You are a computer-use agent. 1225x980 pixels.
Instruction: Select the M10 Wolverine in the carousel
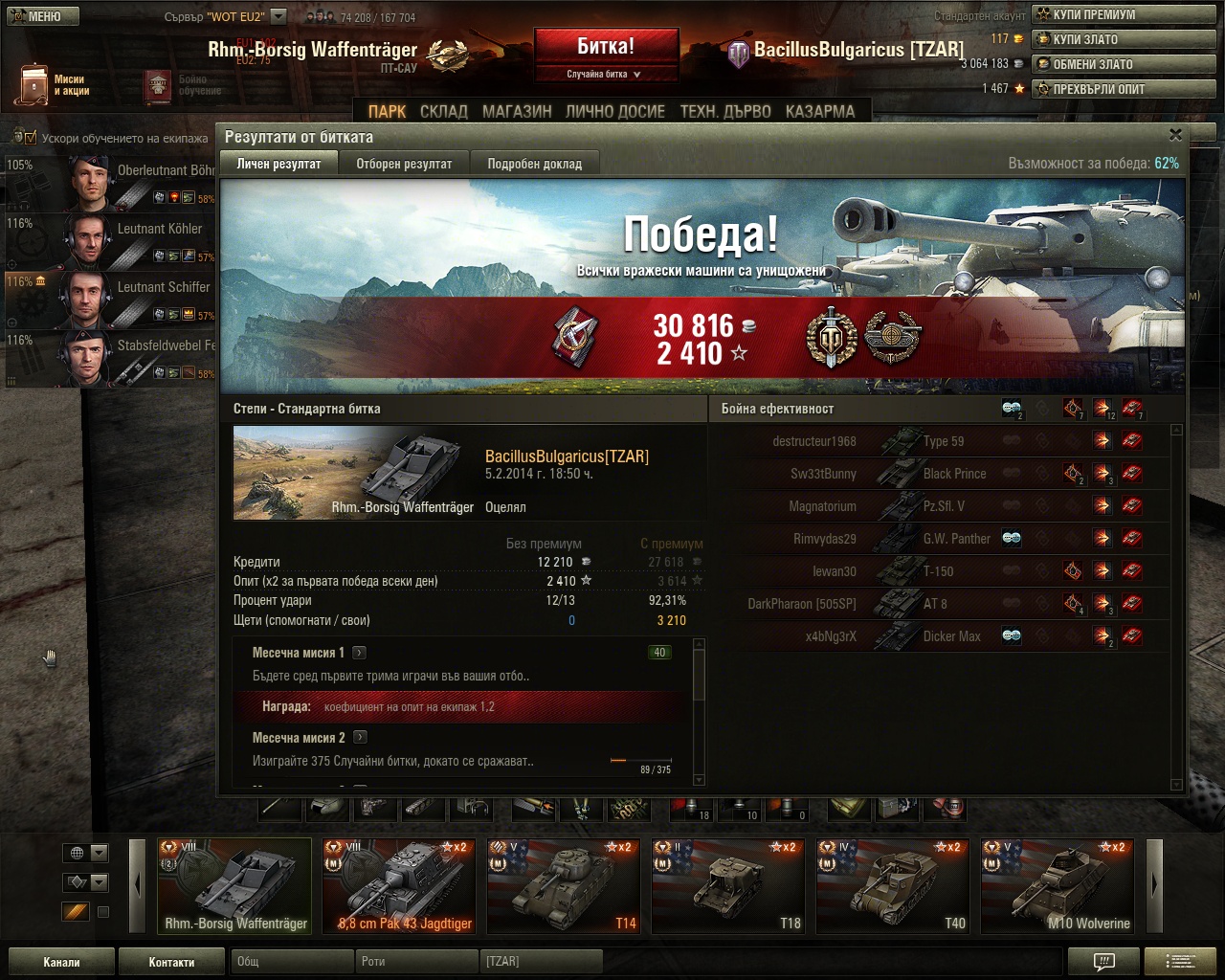[x=1058, y=886]
